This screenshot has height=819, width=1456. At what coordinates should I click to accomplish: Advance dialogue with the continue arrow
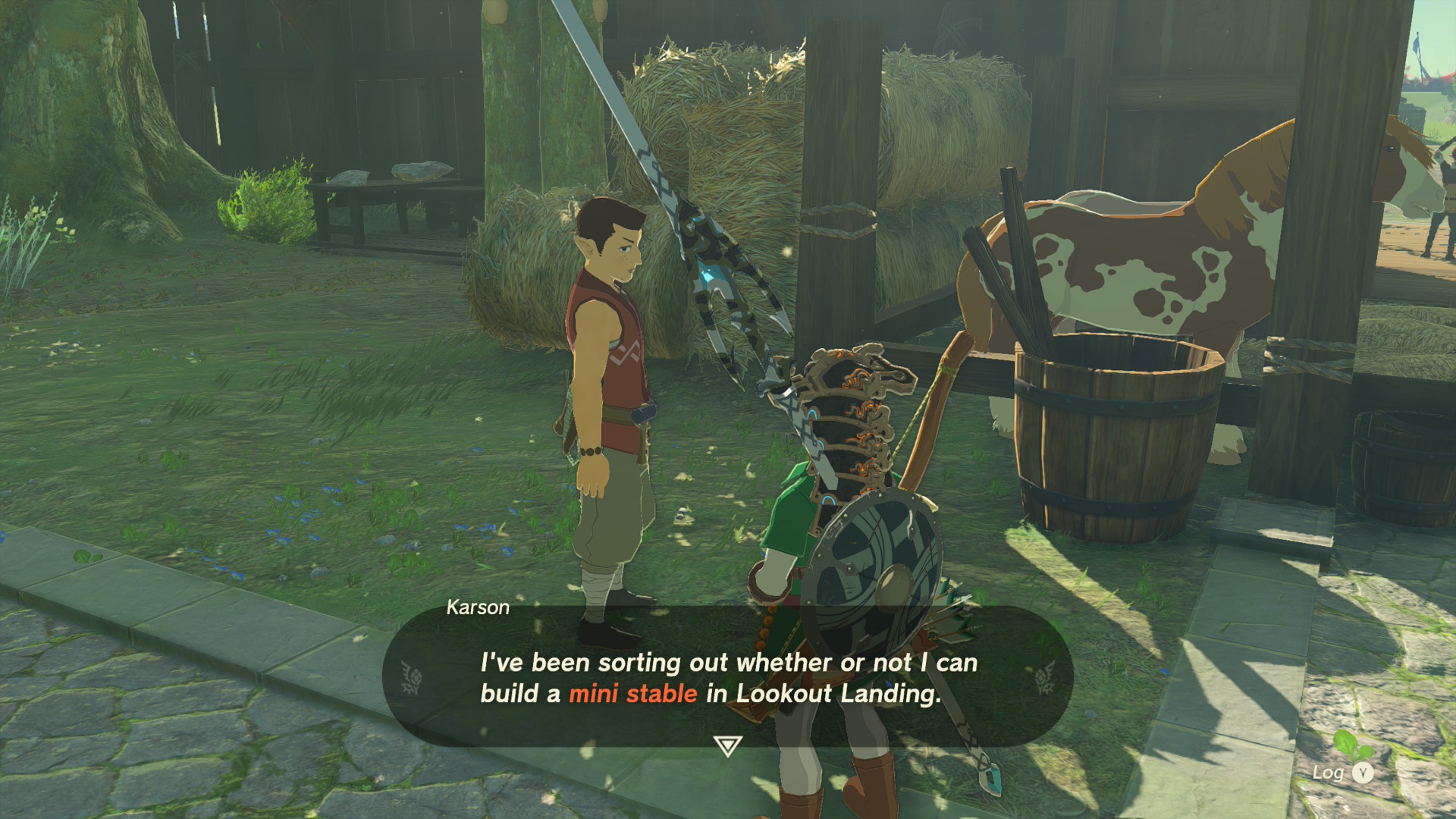(x=727, y=746)
